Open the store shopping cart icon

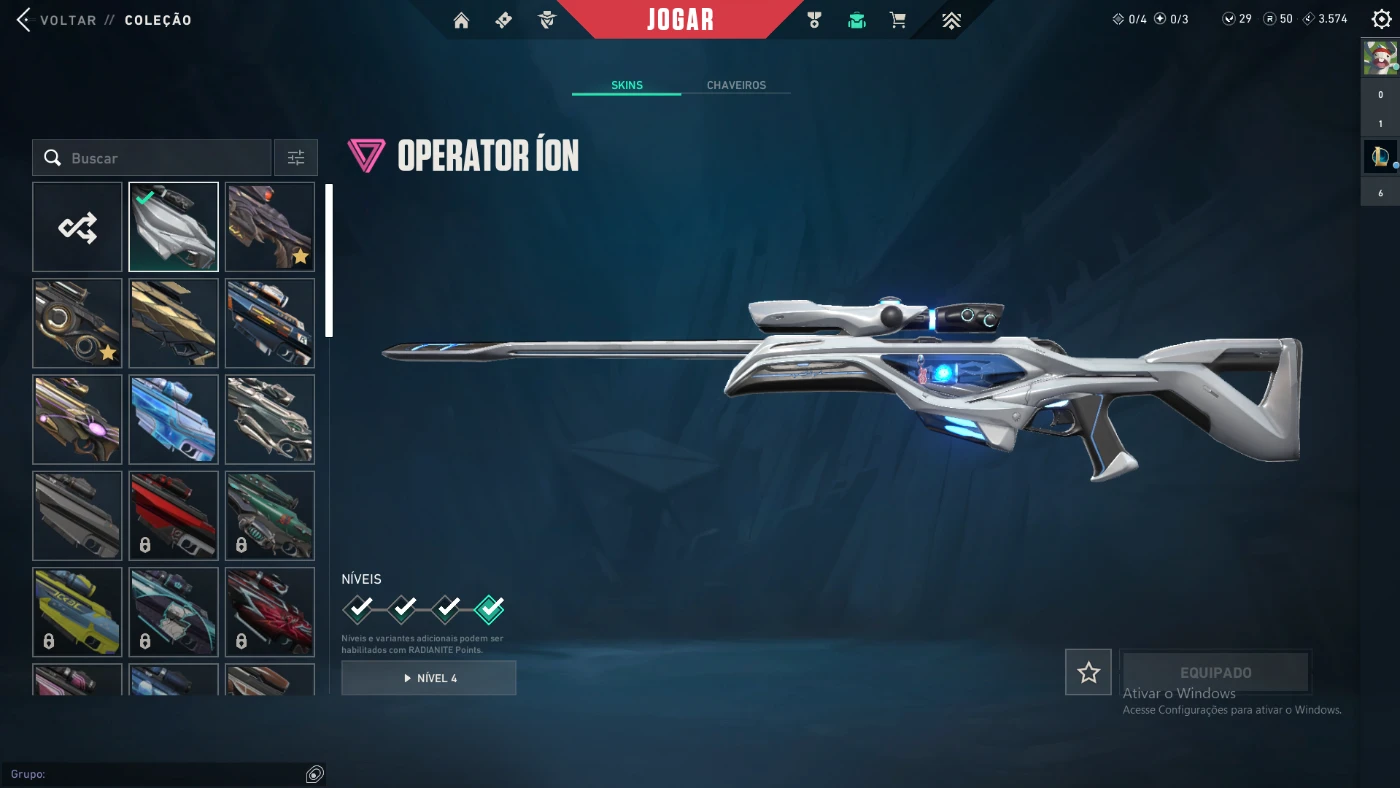[898, 20]
